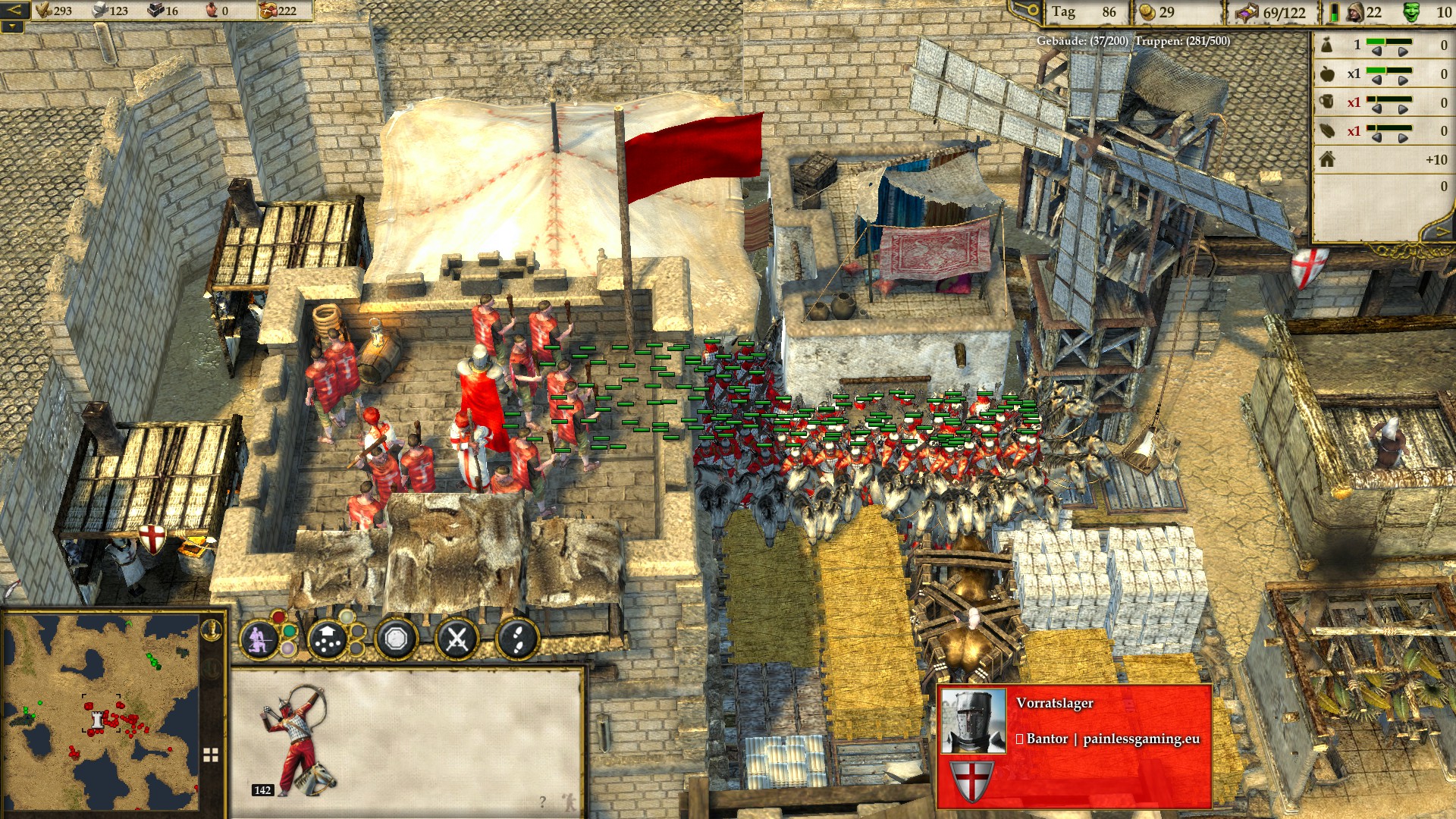Click the question mark help button
The image size is (1456, 819).
(543, 802)
